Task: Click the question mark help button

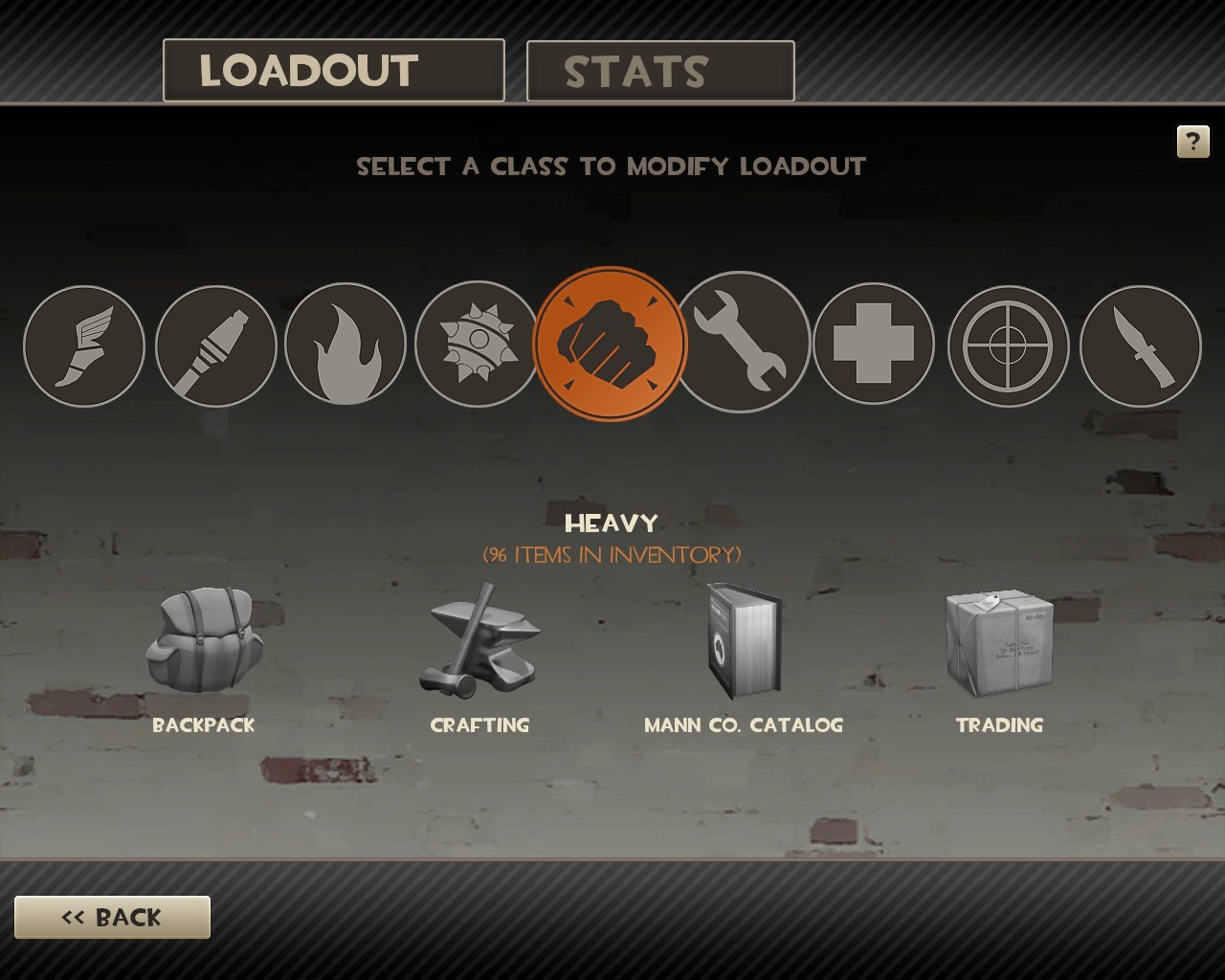Action: [1192, 143]
